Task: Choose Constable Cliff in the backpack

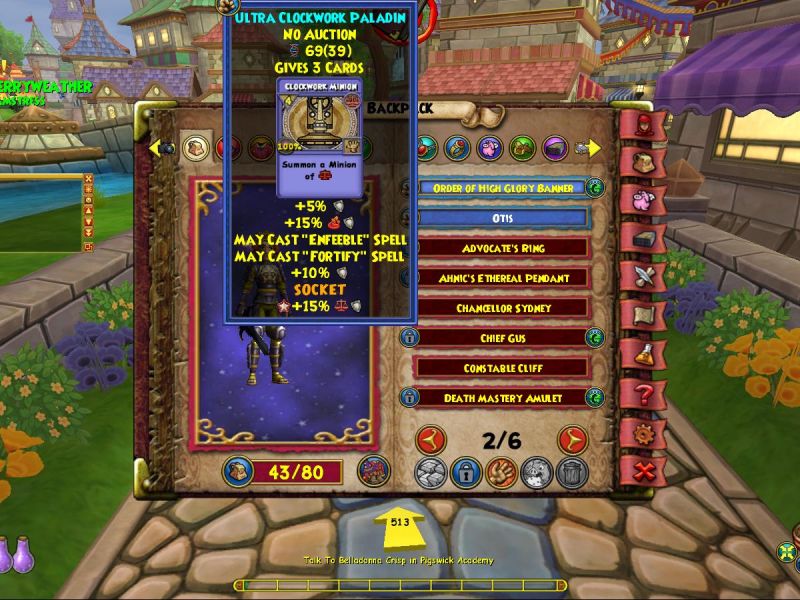Action: [x=503, y=368]
